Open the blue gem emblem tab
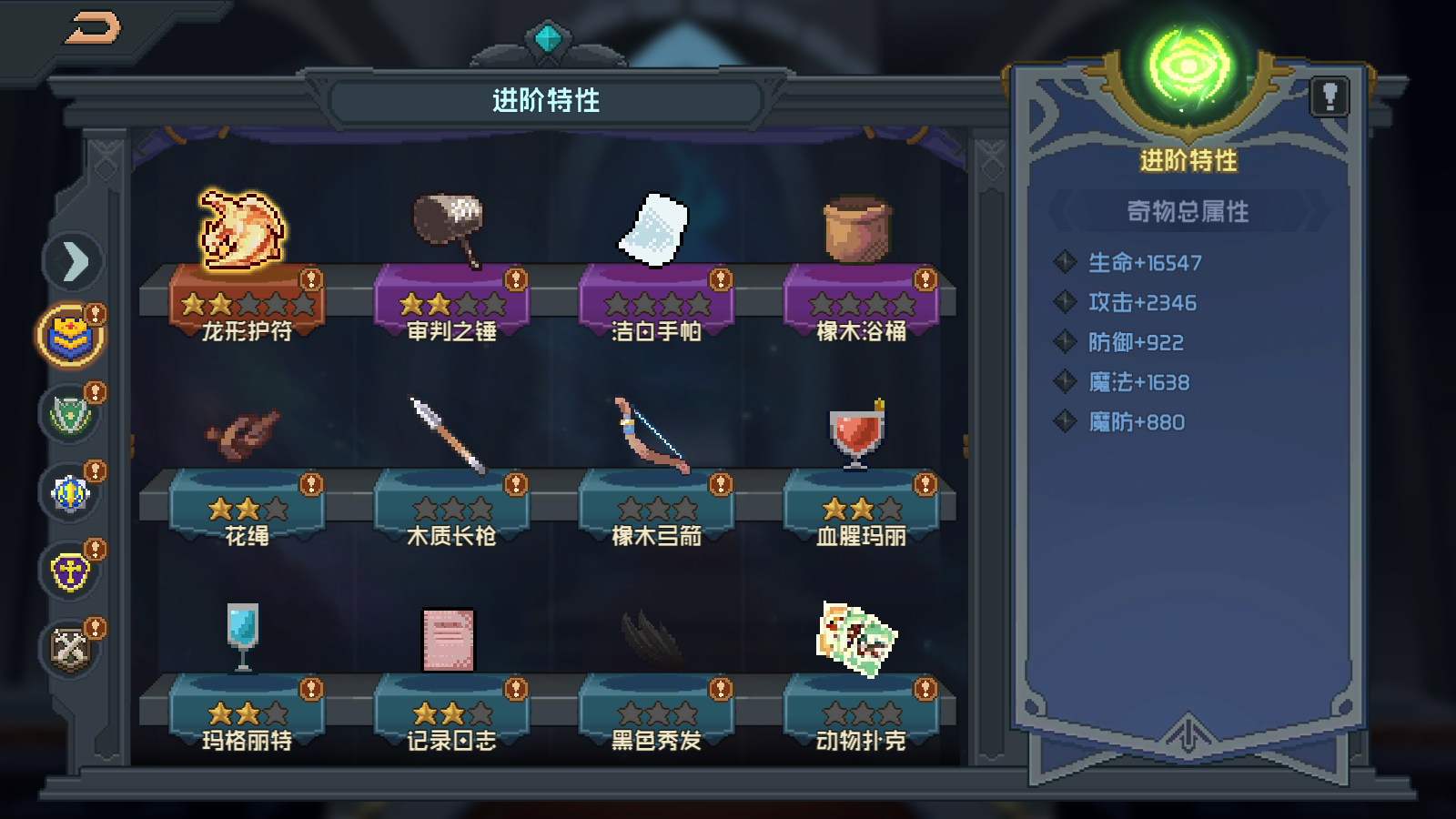This screenshot has height=819, width=1456. click(x=71, y=493)
